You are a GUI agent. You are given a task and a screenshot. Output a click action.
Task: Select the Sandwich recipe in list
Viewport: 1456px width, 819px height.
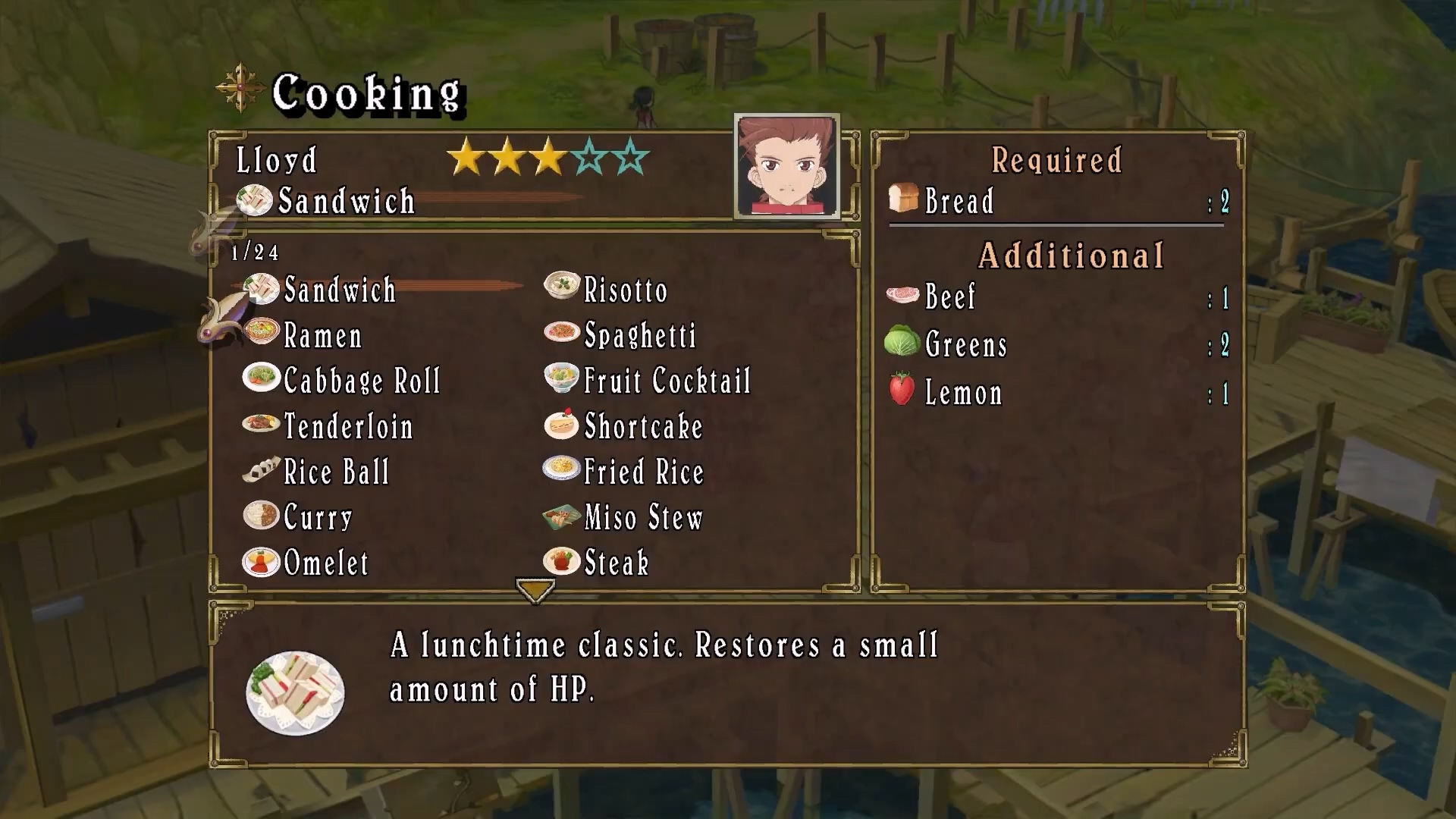338,290
